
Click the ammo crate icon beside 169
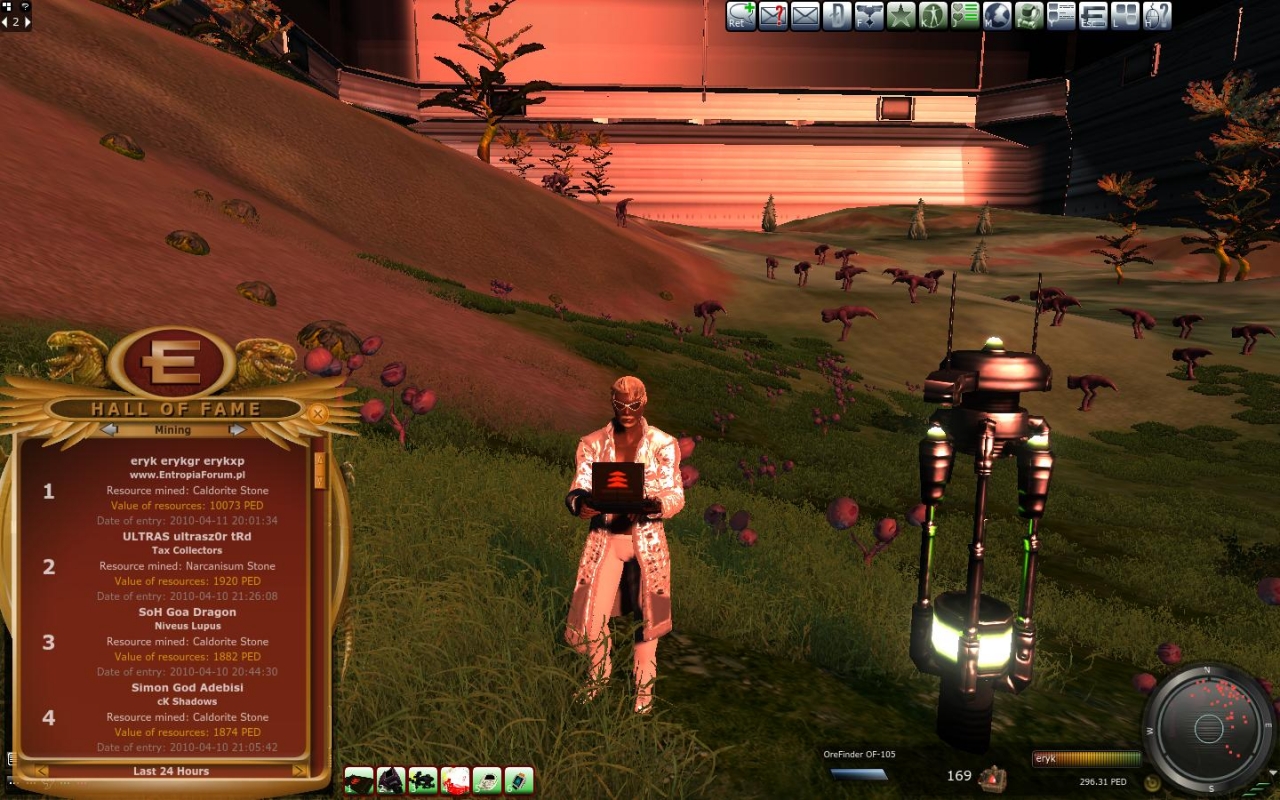992,777
